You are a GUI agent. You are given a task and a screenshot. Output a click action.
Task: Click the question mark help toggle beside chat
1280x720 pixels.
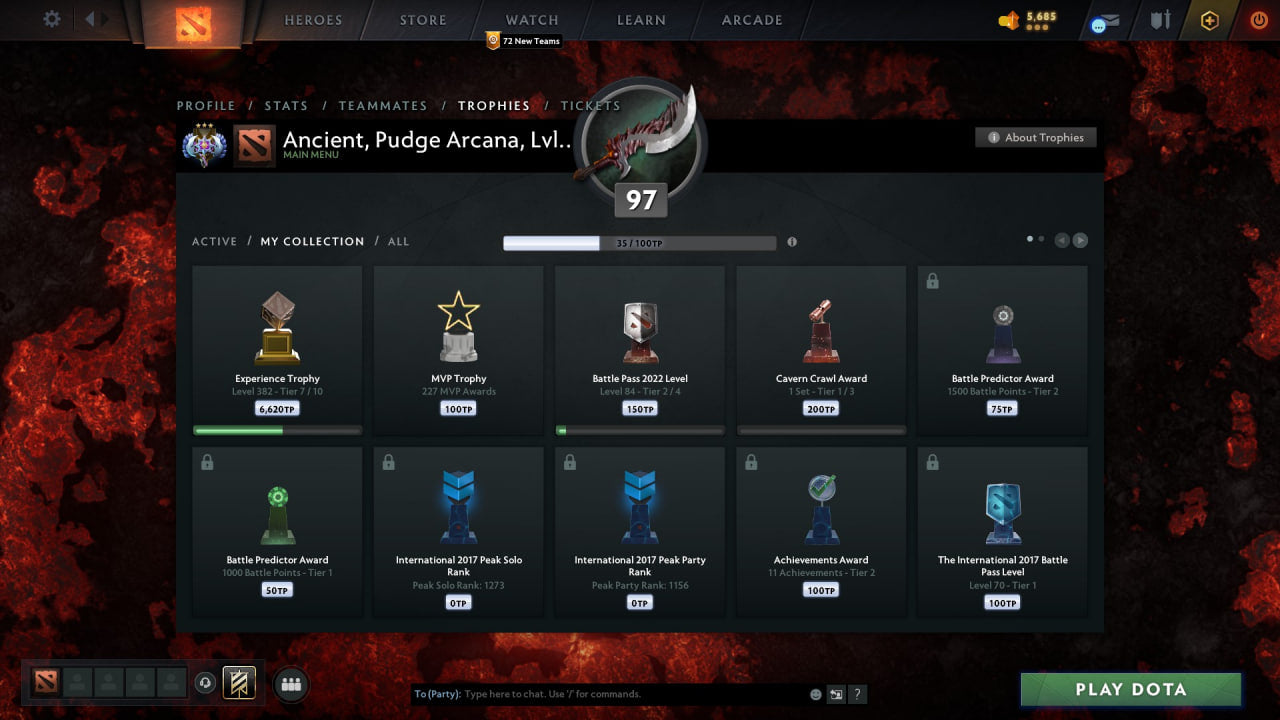(x=858, y=693)
